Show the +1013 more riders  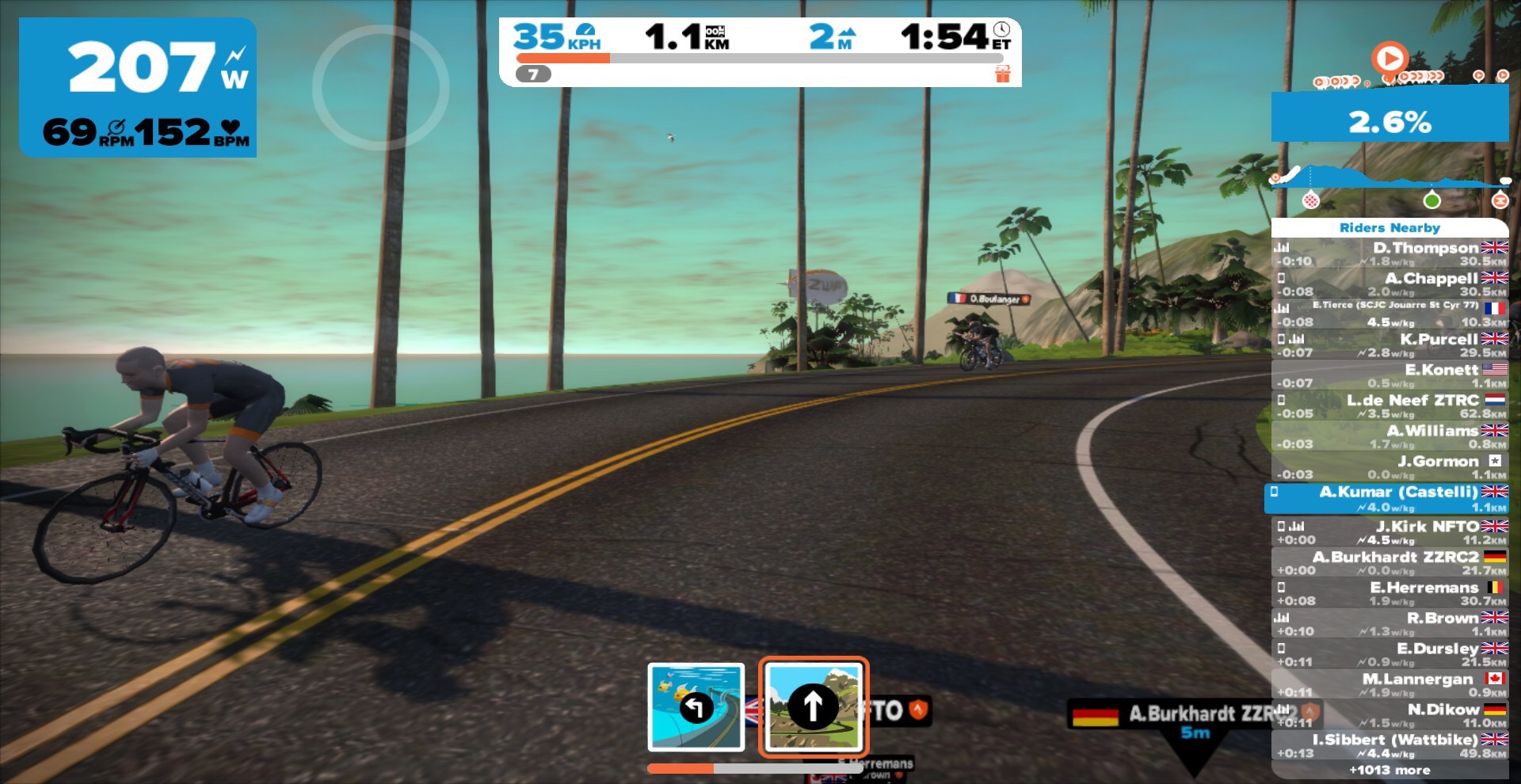click(x=1389, y=771)
